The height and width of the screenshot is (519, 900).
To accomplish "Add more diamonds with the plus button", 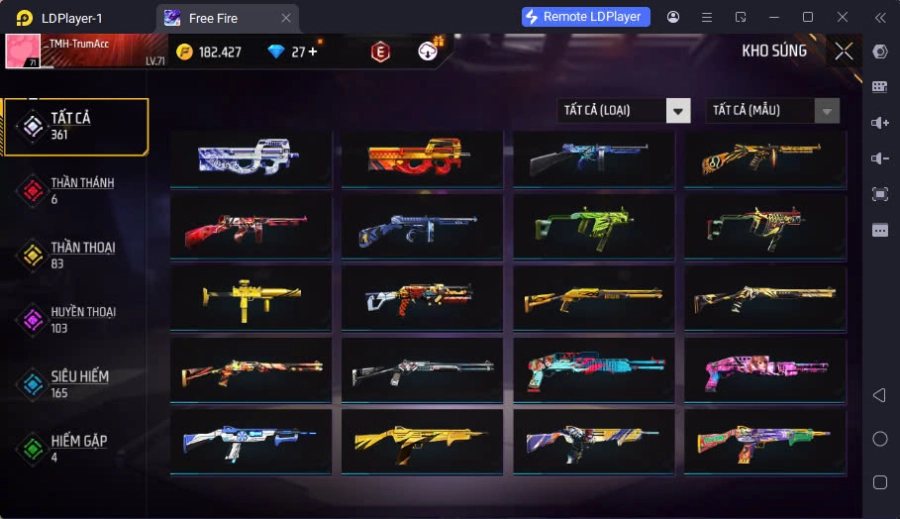I will pos(313,52).
